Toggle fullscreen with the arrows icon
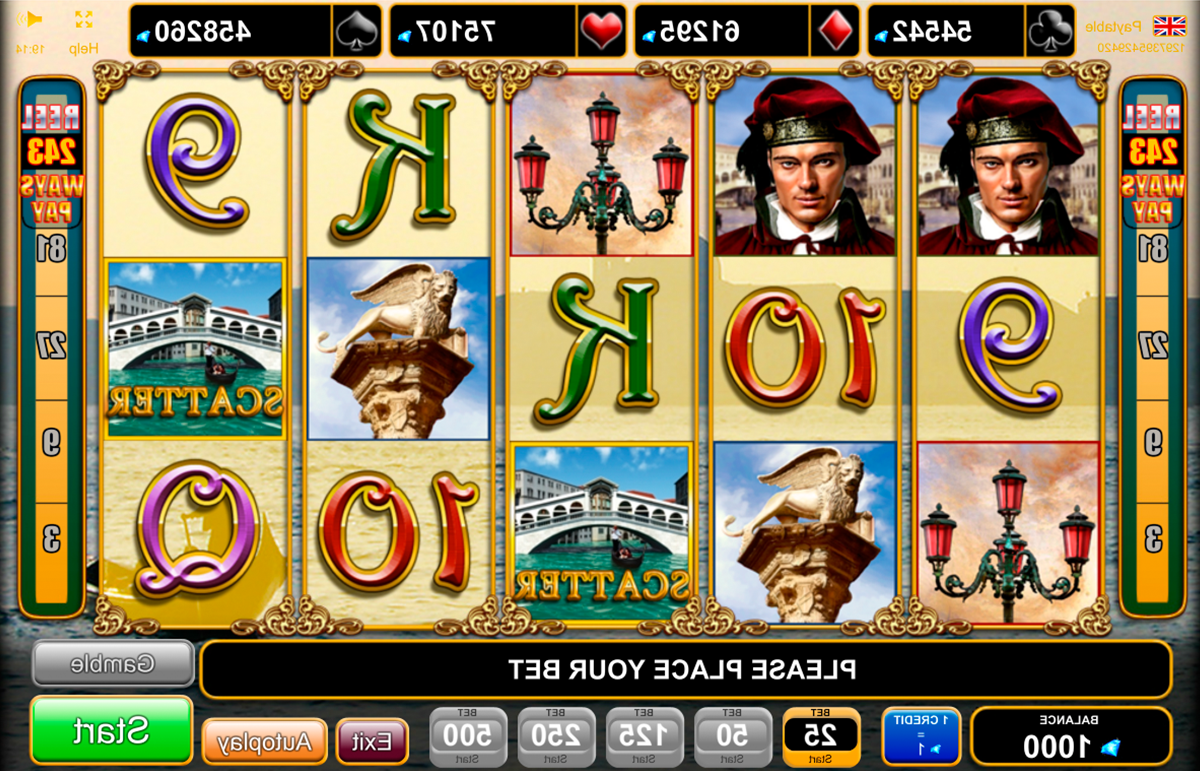This screenshot has height=771, width=1200. (x=84, y=20)
